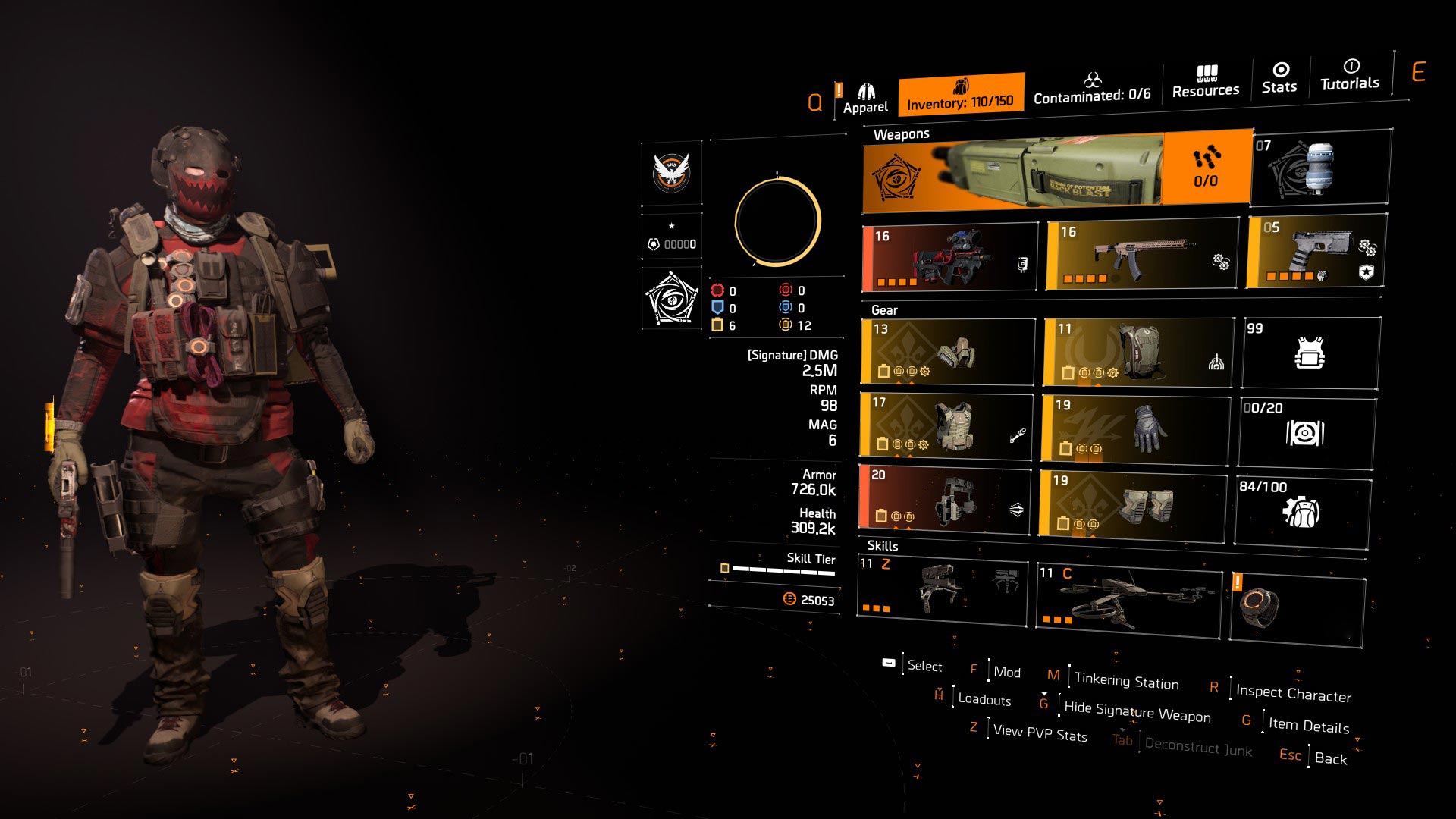Viewport: 1456px width, 819px height.
Task: Choose the holster gear slot
Action: (x=945, y=497)
